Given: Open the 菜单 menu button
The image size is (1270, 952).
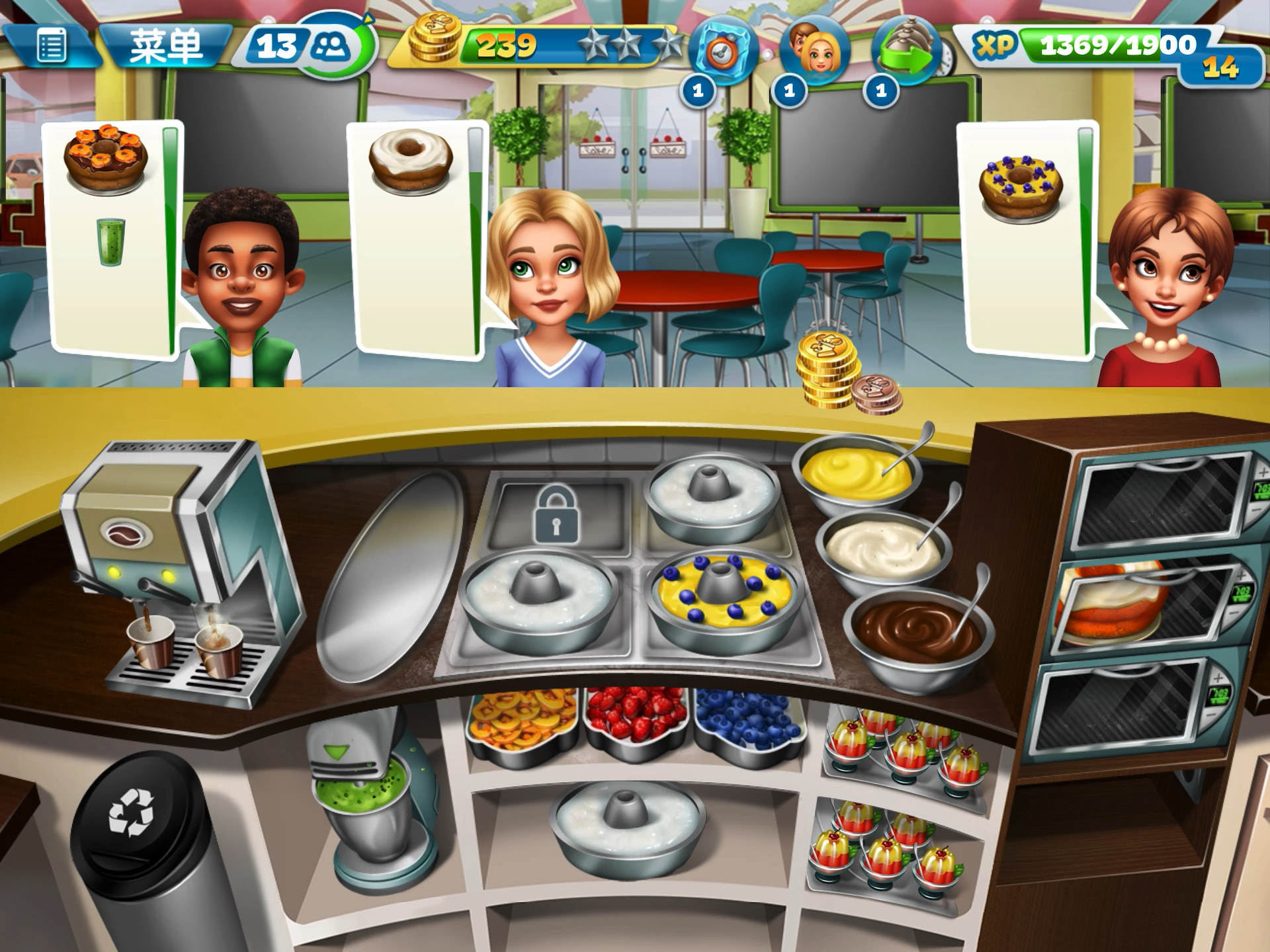Looking at the screenshot, I should click(x=165, y=46).
